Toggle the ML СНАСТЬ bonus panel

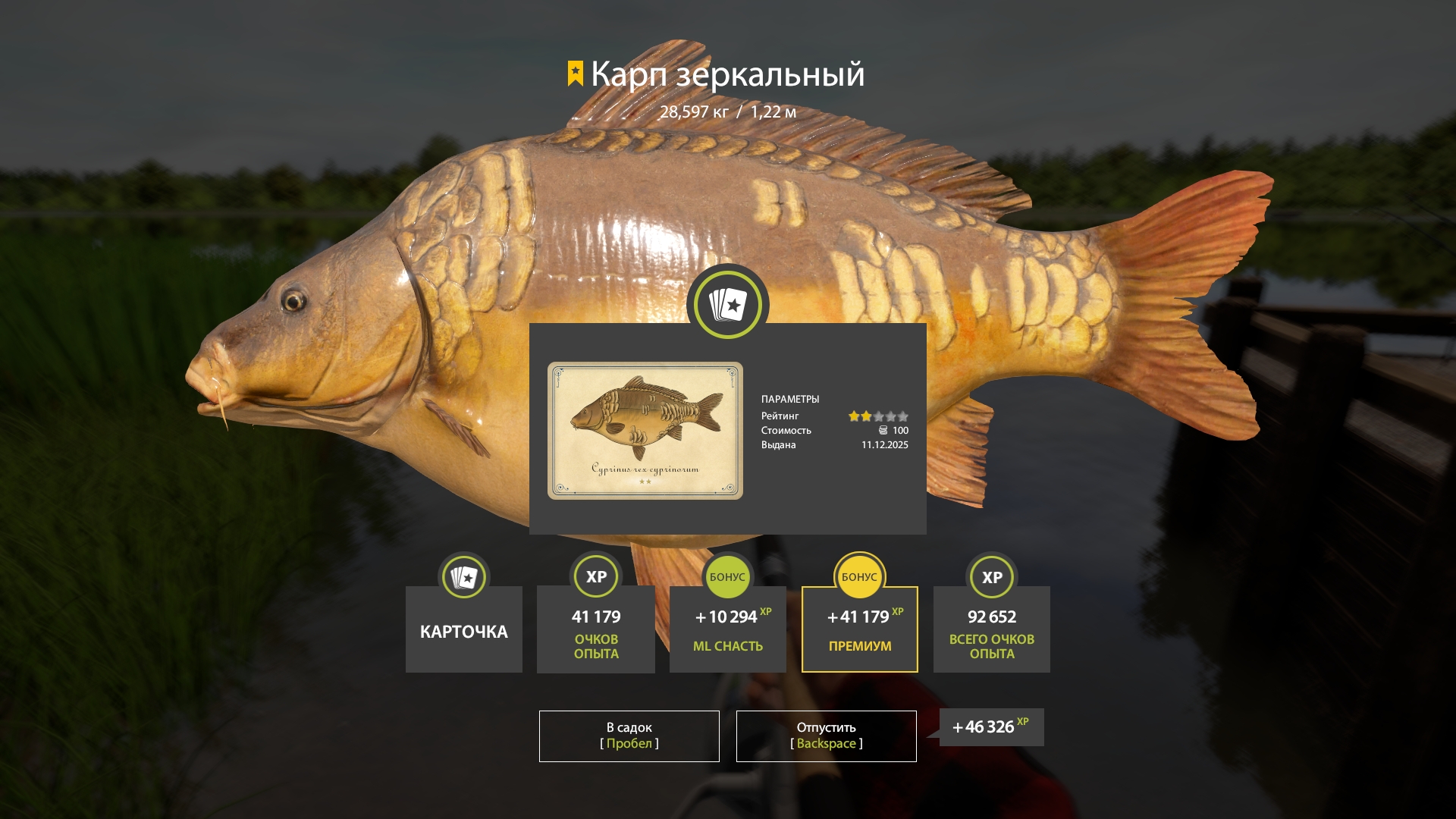coord(727,629)
